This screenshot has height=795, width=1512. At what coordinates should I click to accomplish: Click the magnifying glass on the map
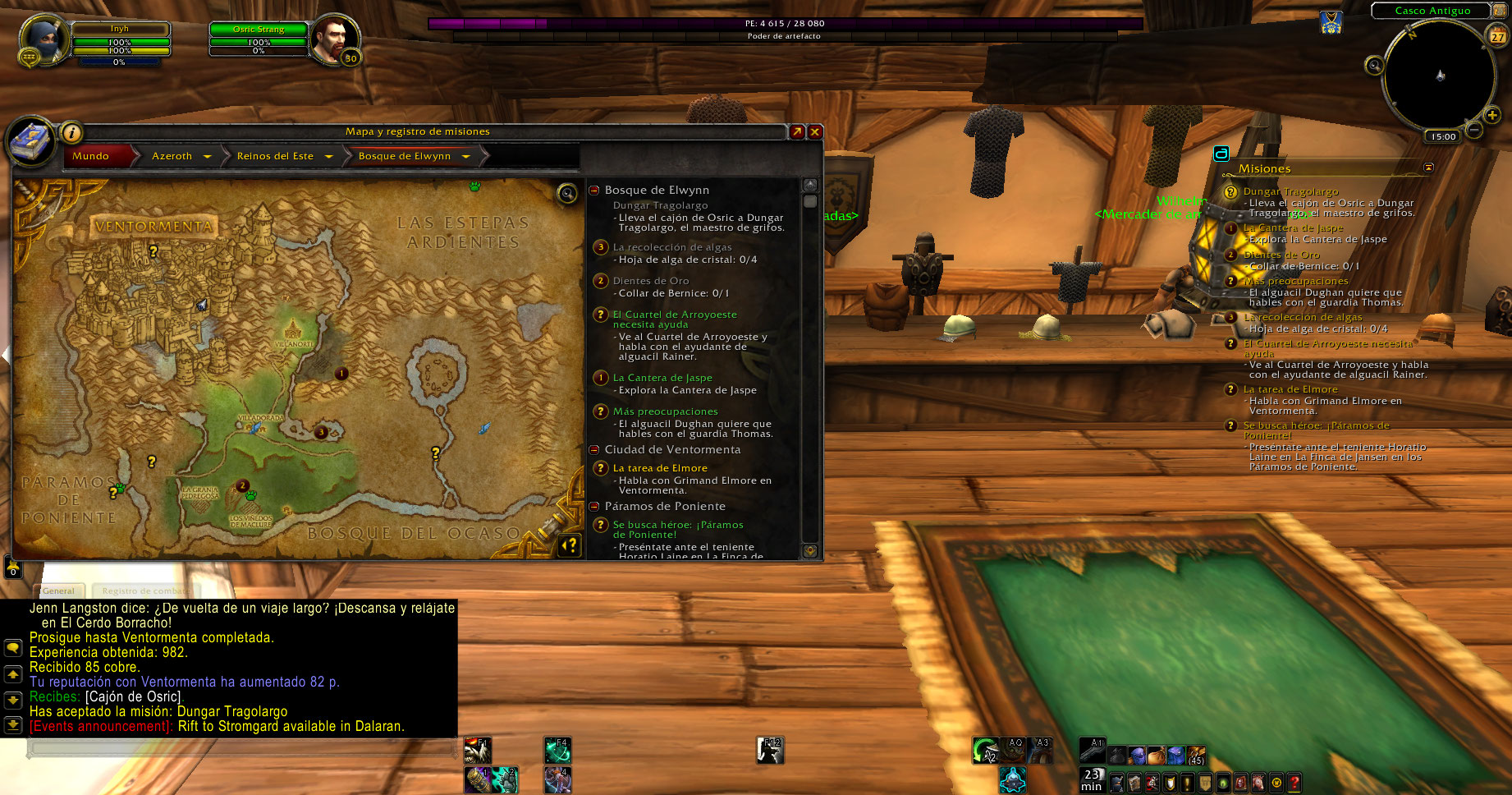567,193
